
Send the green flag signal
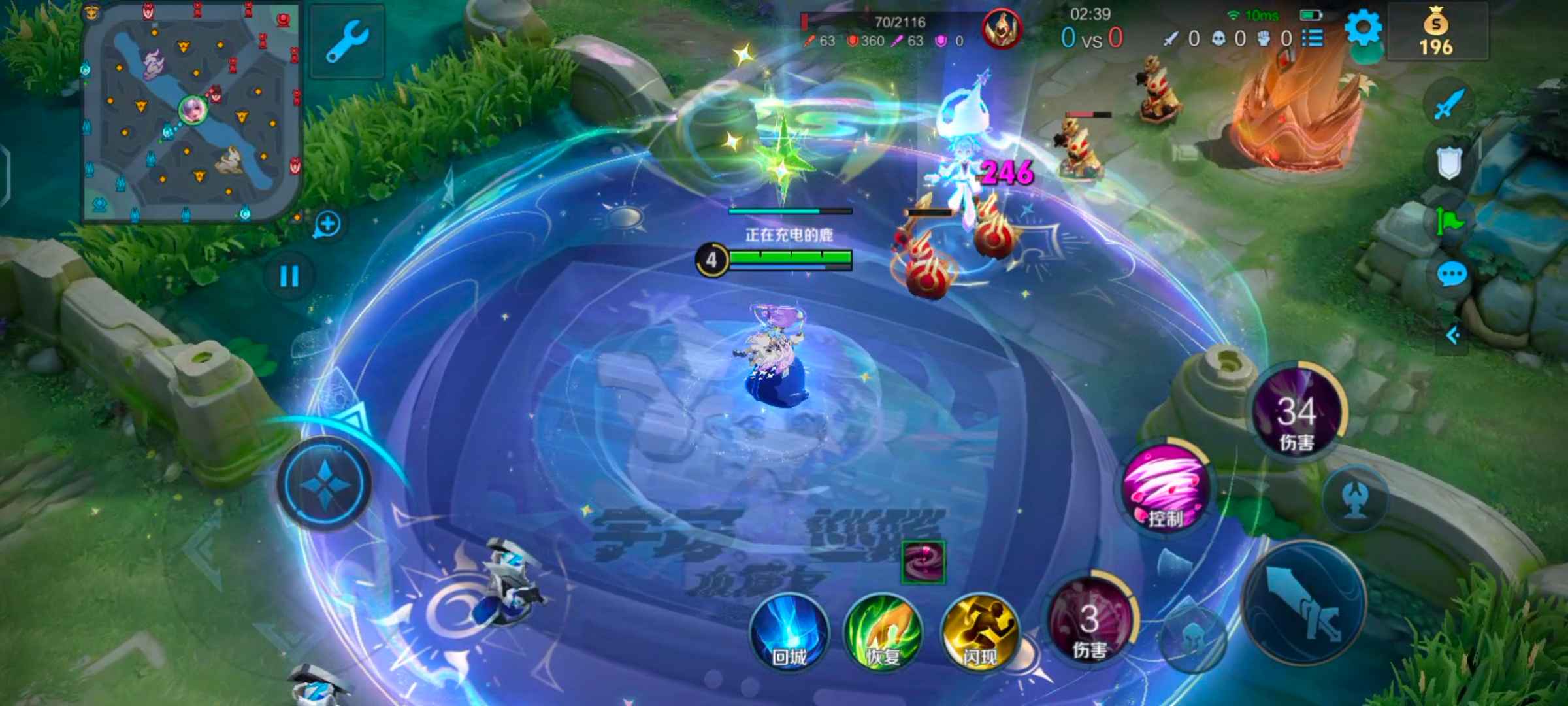tap(1449, 221)
